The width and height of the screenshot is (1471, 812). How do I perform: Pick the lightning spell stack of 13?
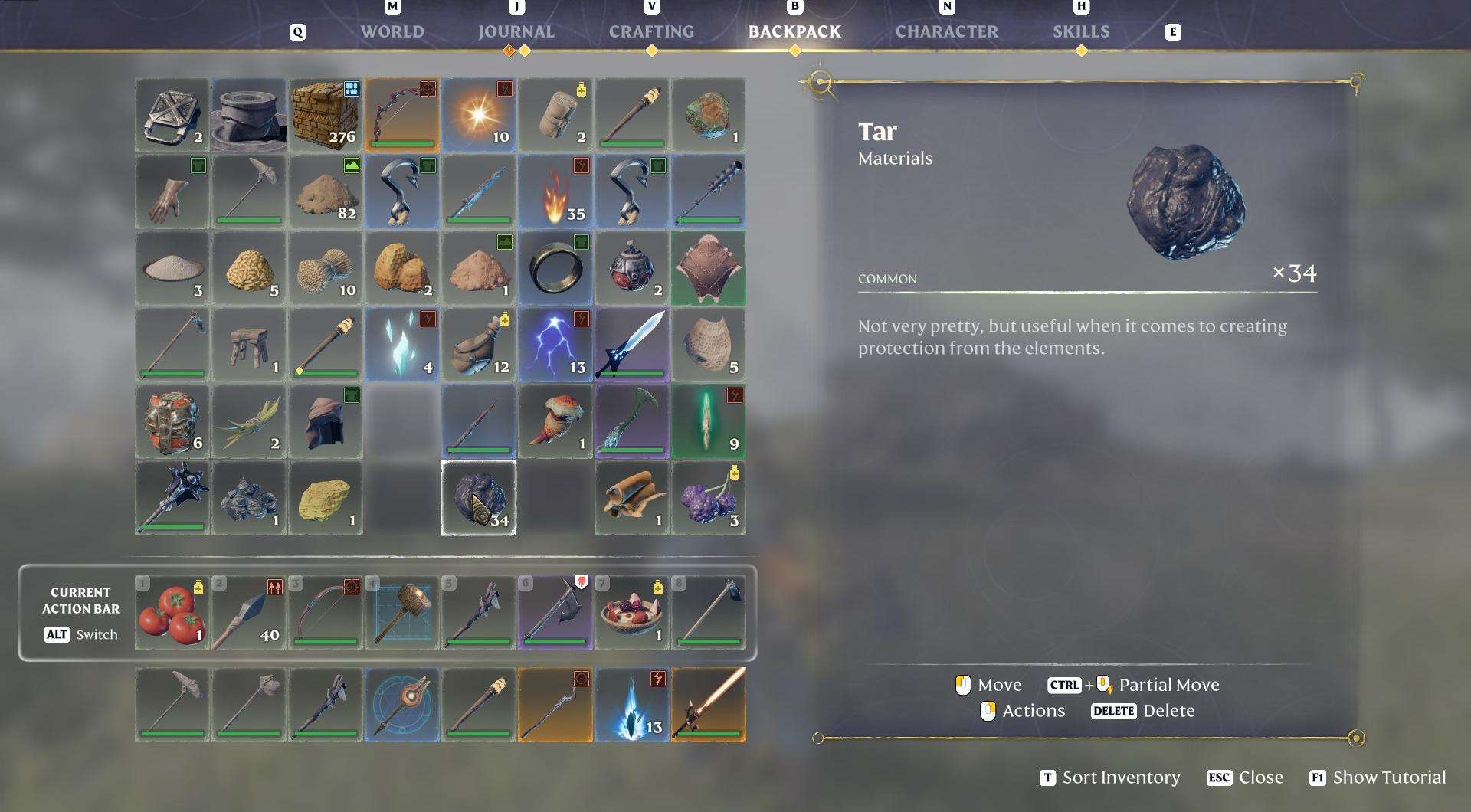click(555, 345)
